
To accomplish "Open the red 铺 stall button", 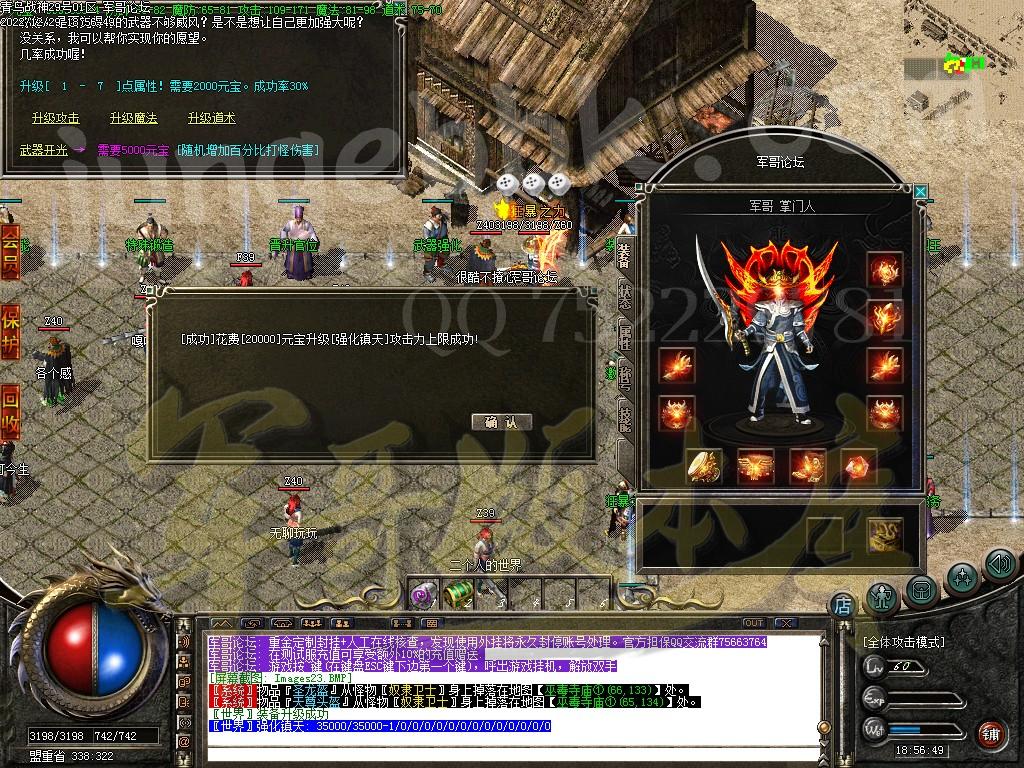I will [x=990, y=733].
